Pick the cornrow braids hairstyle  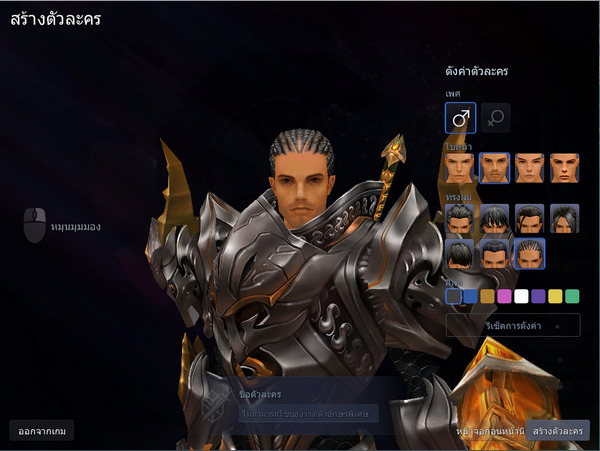coord(529,253)
